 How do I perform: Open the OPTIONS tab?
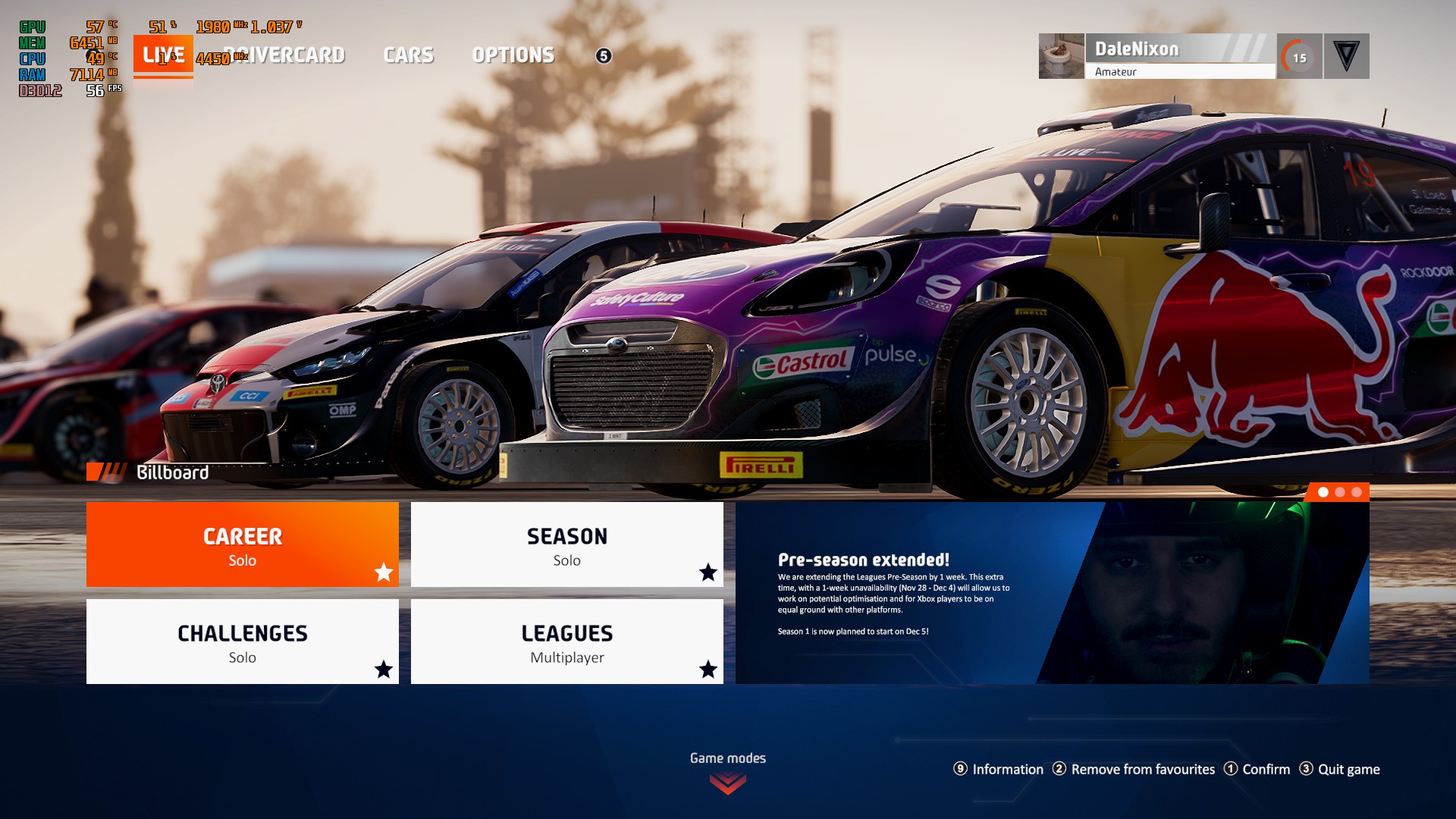click(x=513, y=55)
